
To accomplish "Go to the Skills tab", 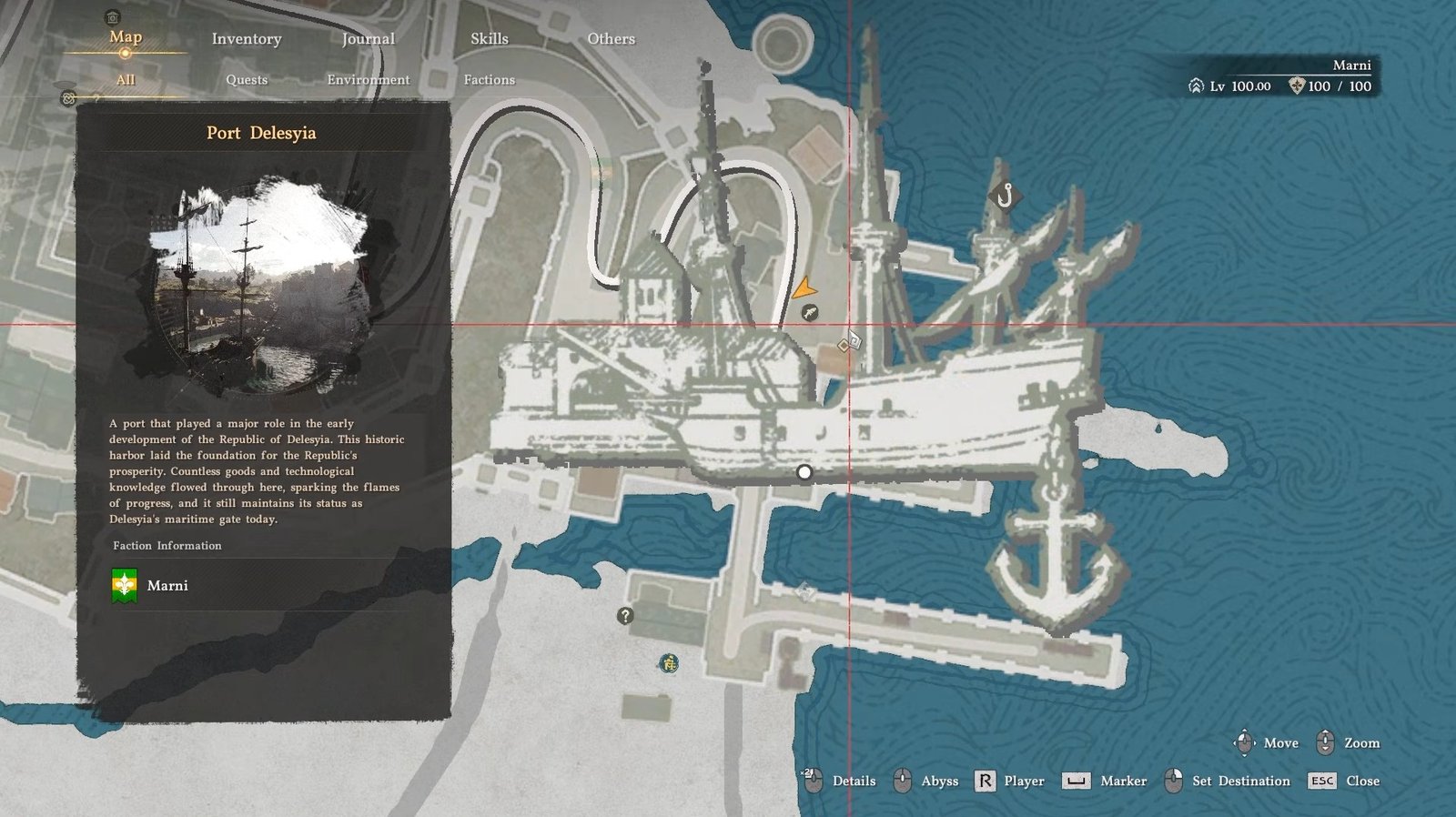I will coord(489,39).
